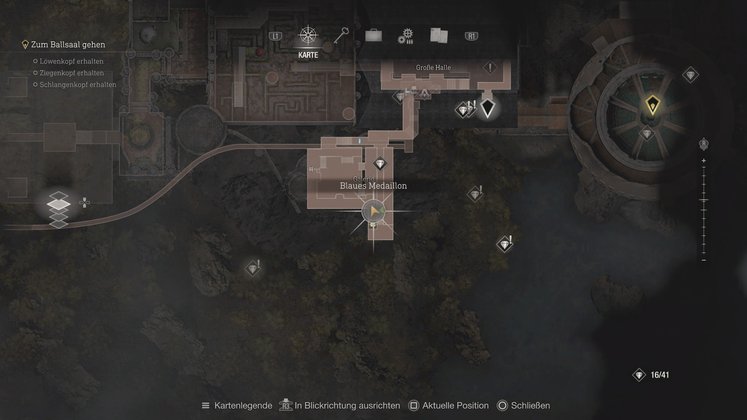Select the yellow objective marker in the round tower
This screenshot has height=420, width=747.
652,102
